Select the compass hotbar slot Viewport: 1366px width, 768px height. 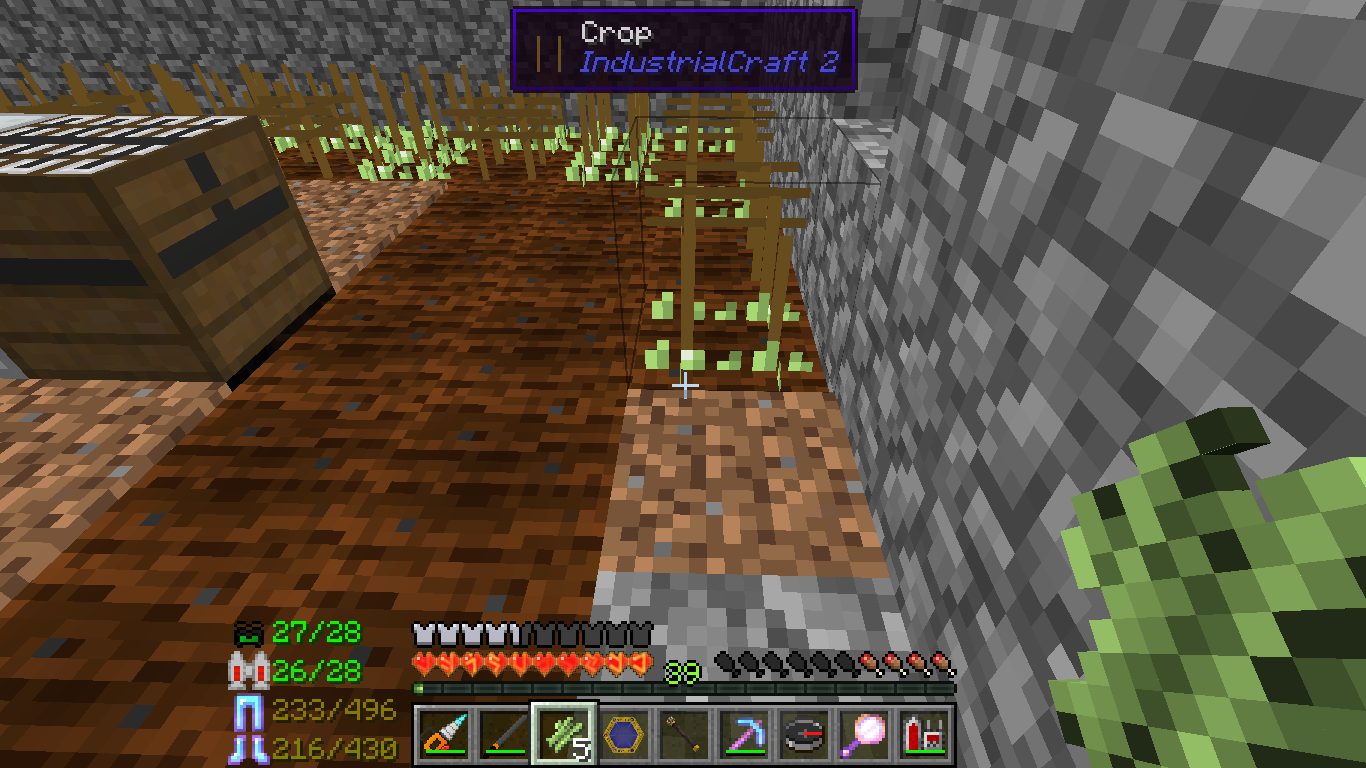pyautogui.click(x=804, y=735)
